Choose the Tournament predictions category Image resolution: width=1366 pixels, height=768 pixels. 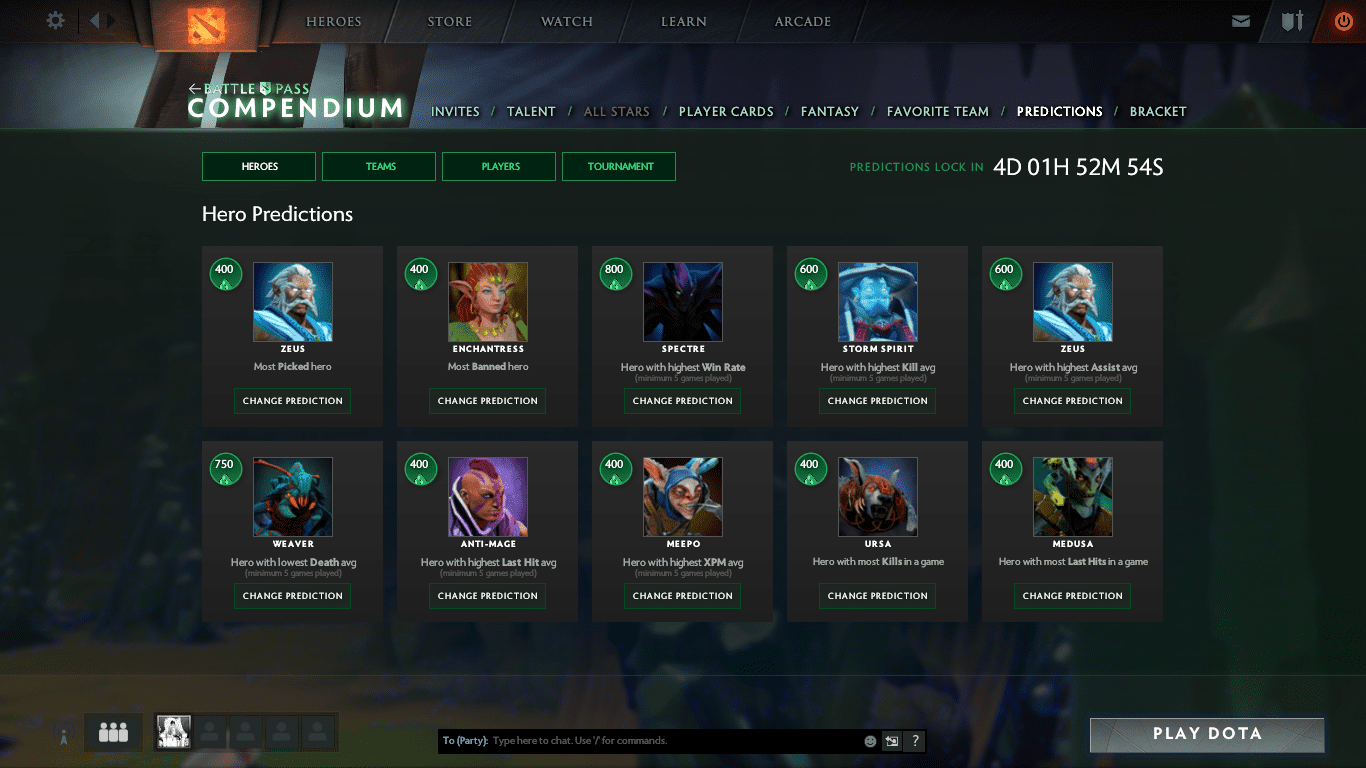point(619,167)
